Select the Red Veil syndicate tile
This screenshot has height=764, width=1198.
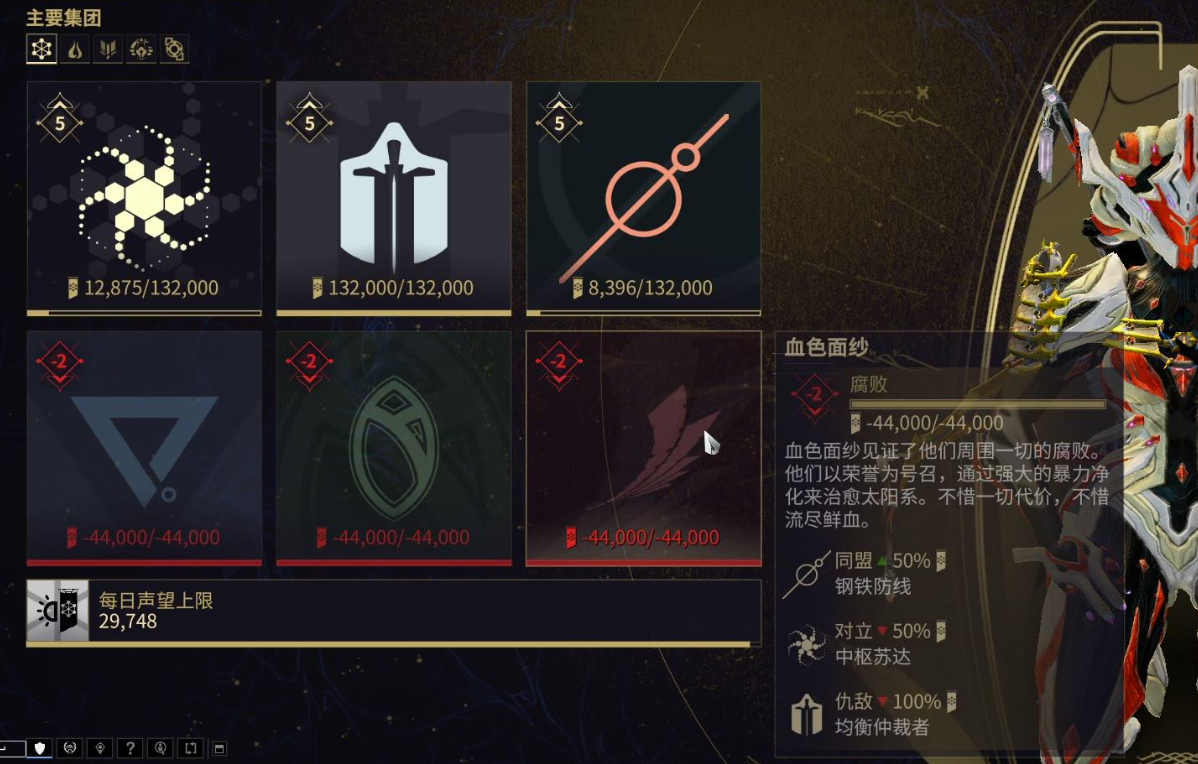(644, 448)
